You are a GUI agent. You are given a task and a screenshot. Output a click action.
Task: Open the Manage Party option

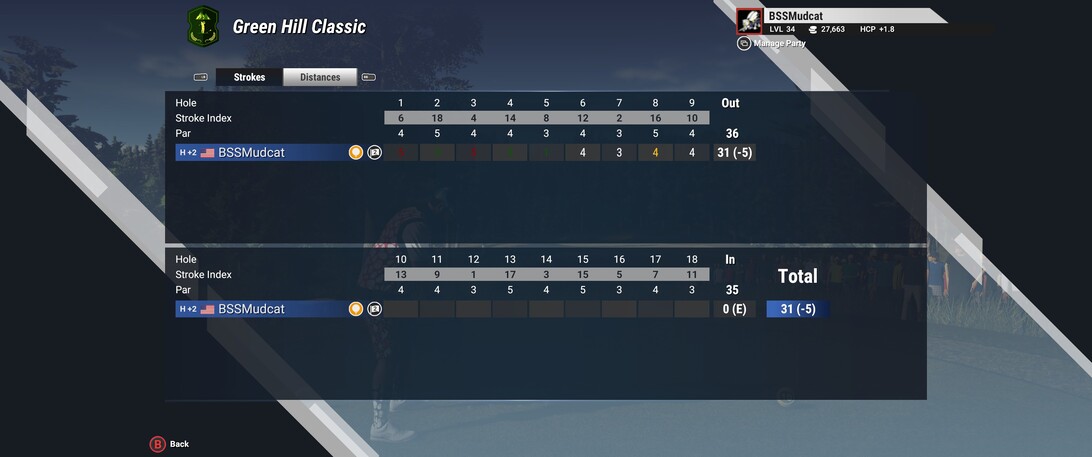pyautogui.click(x=778, y=43)
